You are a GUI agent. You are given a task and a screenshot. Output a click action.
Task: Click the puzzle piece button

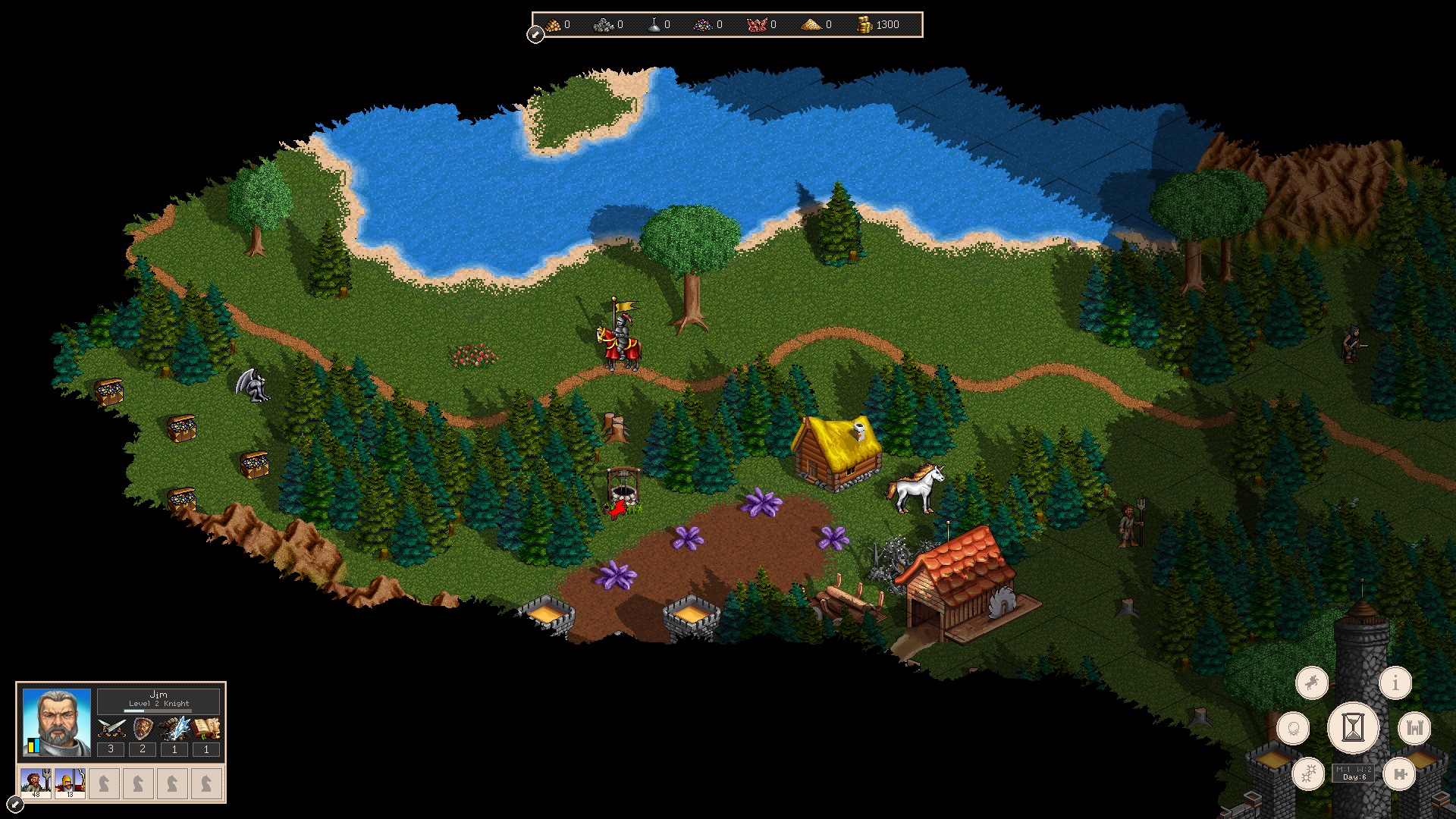click(x=1399, y=774)
